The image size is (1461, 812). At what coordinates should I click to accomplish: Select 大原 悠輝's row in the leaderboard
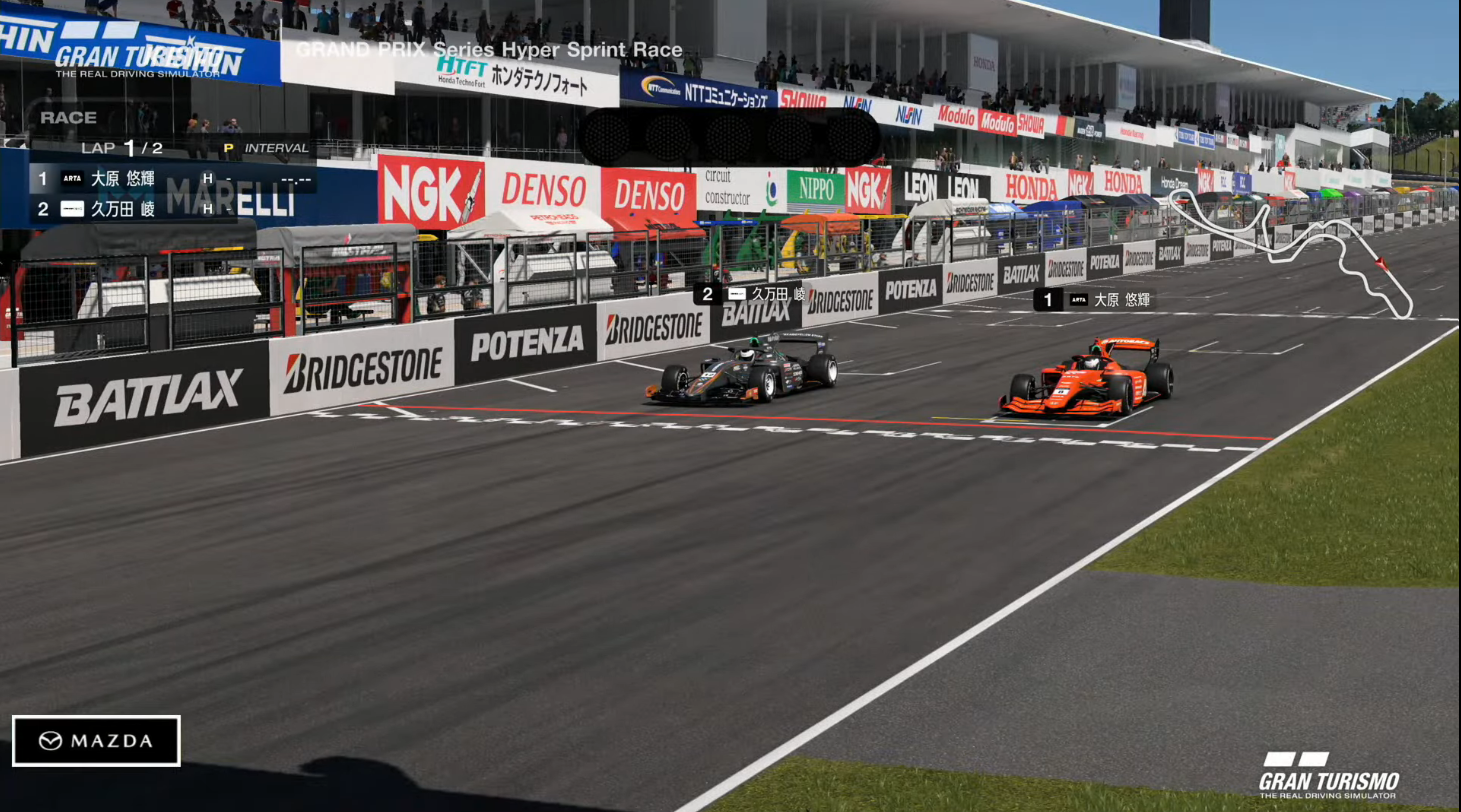point(172,179)
